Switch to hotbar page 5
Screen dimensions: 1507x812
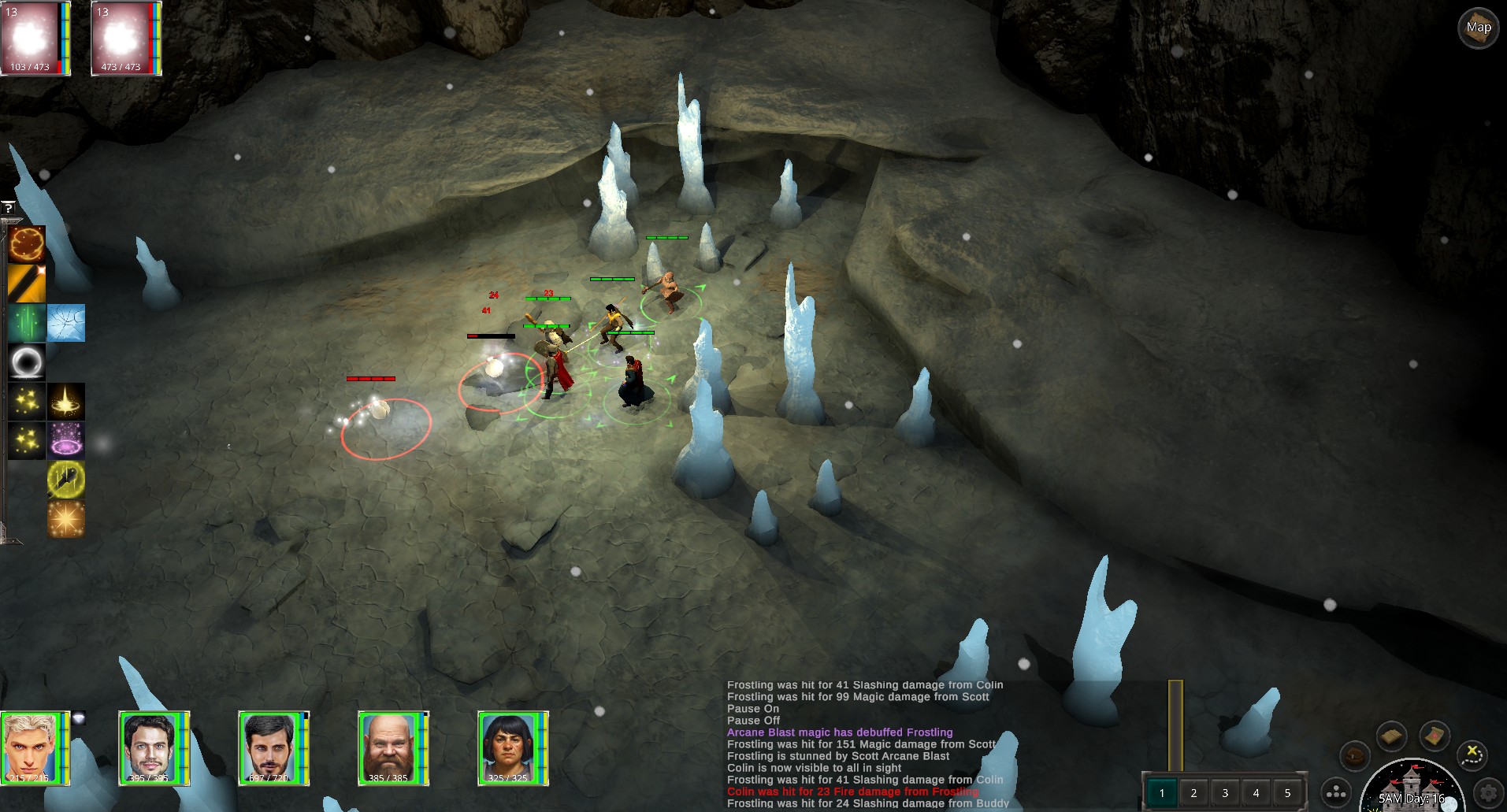(x=1288, y=793)
